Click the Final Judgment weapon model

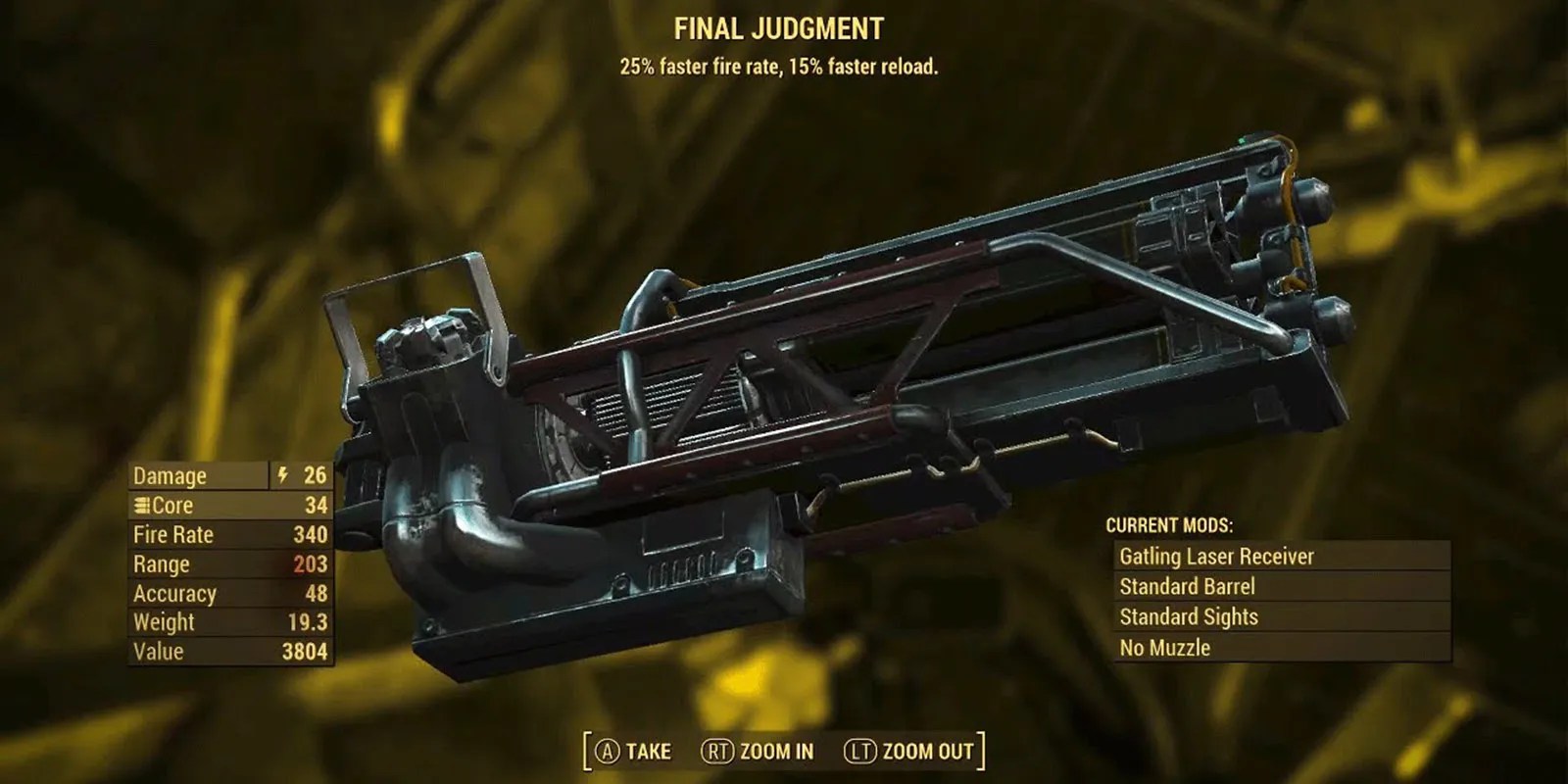pos(833,392)
